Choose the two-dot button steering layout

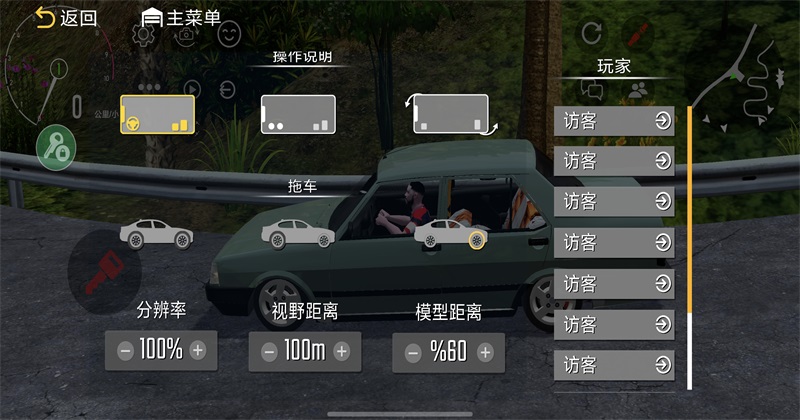coord(298,114)
